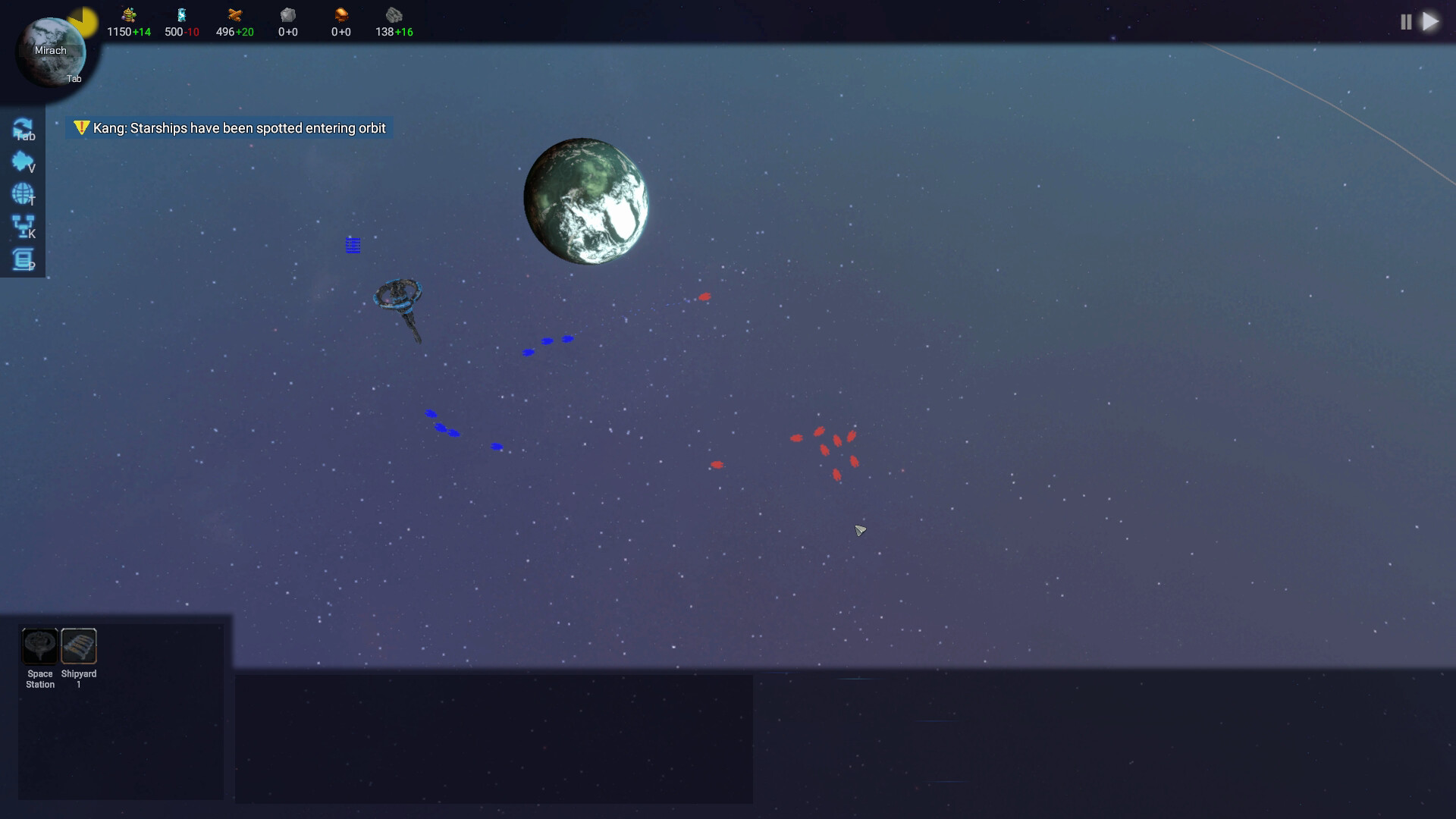Select a blue friendly ship group
Screen dimensions: 1456x819
point(546,339)
